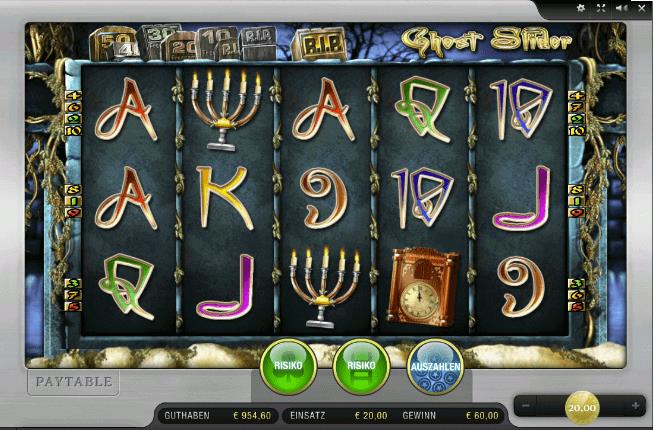Toggle fullscreen mode with the arrows icon
Image resolution: width=654 pixels, height=430 pixels.
click(x=600, y=9)
